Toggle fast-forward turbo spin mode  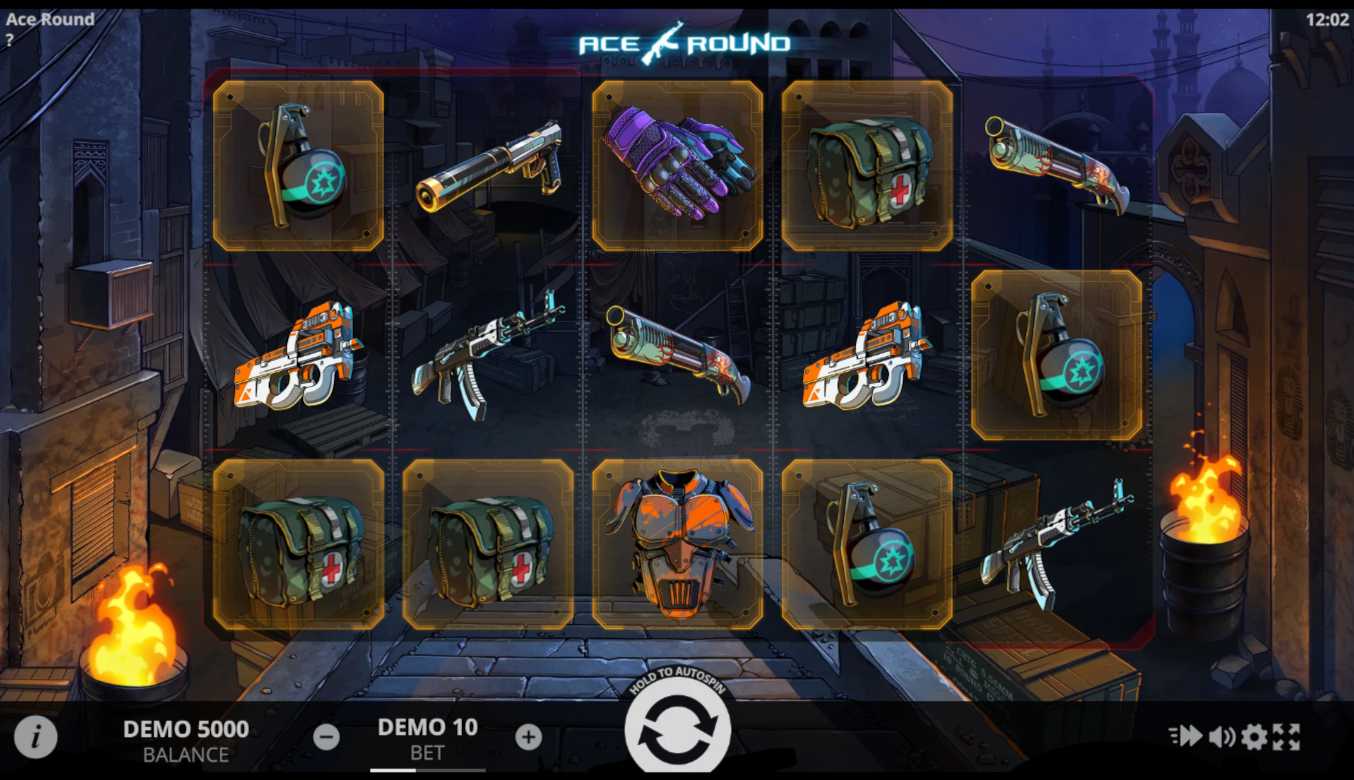[1186, 737]
